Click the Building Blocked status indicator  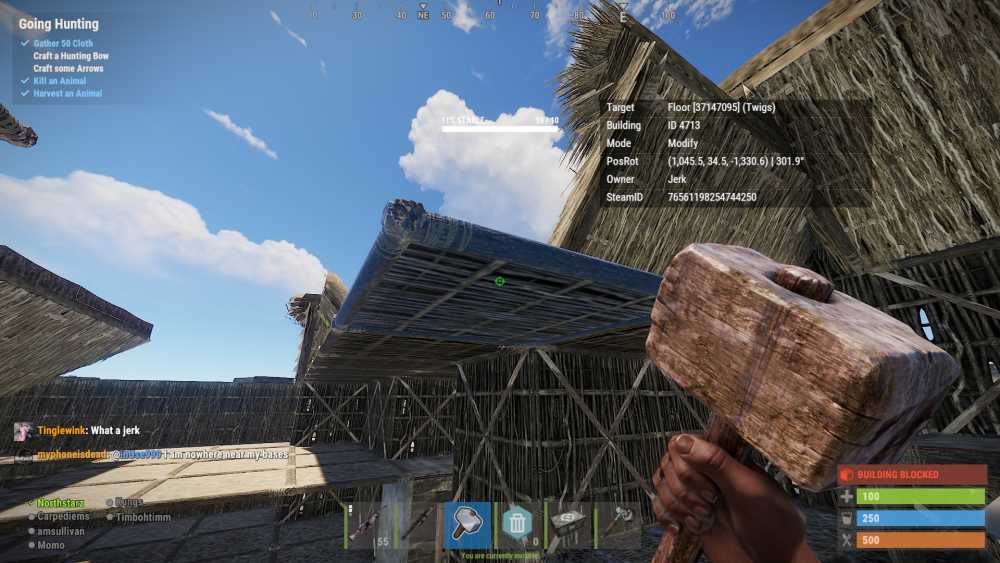(x=911, y=475)
